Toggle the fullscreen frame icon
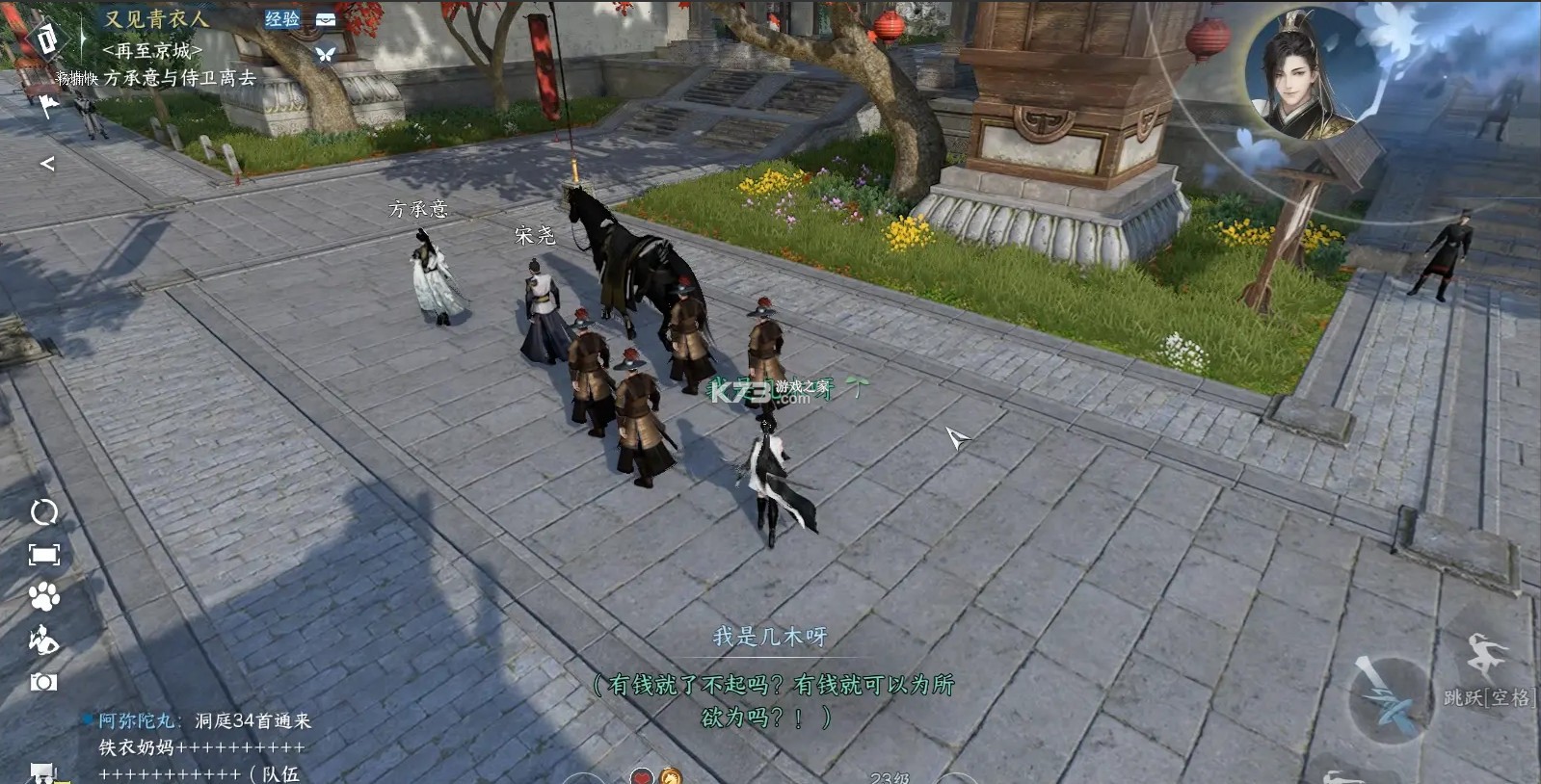The image size is (1541, 784). point(44,555)
